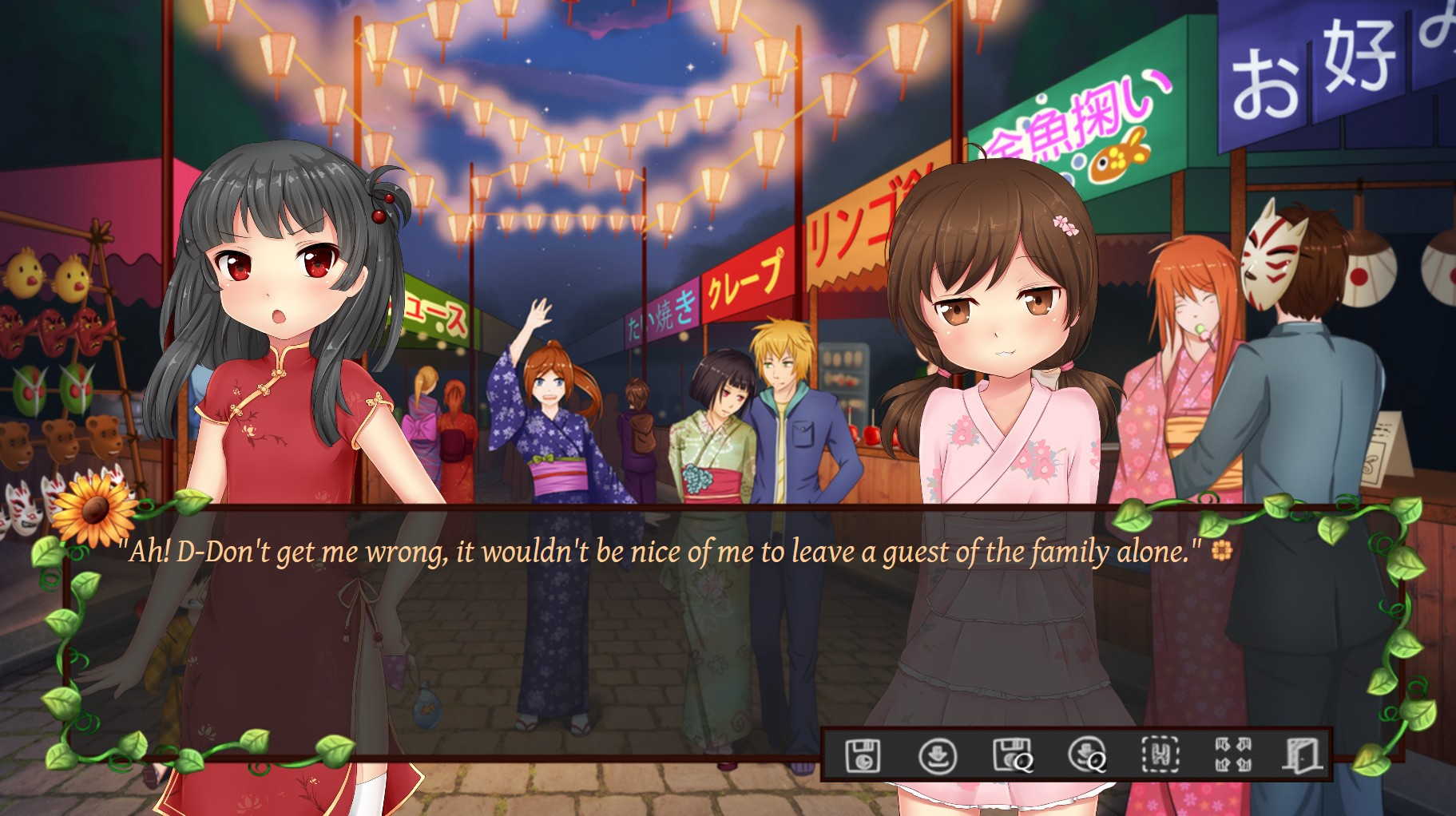Advance dialogue via the flower continue indicator
Screen dimensions: 1456x816
pyautogui.click(x=1221, y=550)
